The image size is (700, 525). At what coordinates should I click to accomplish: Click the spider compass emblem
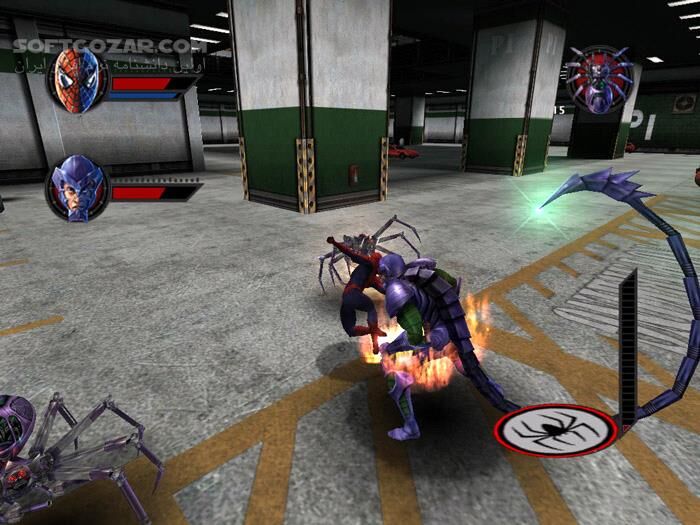(556, 430)
